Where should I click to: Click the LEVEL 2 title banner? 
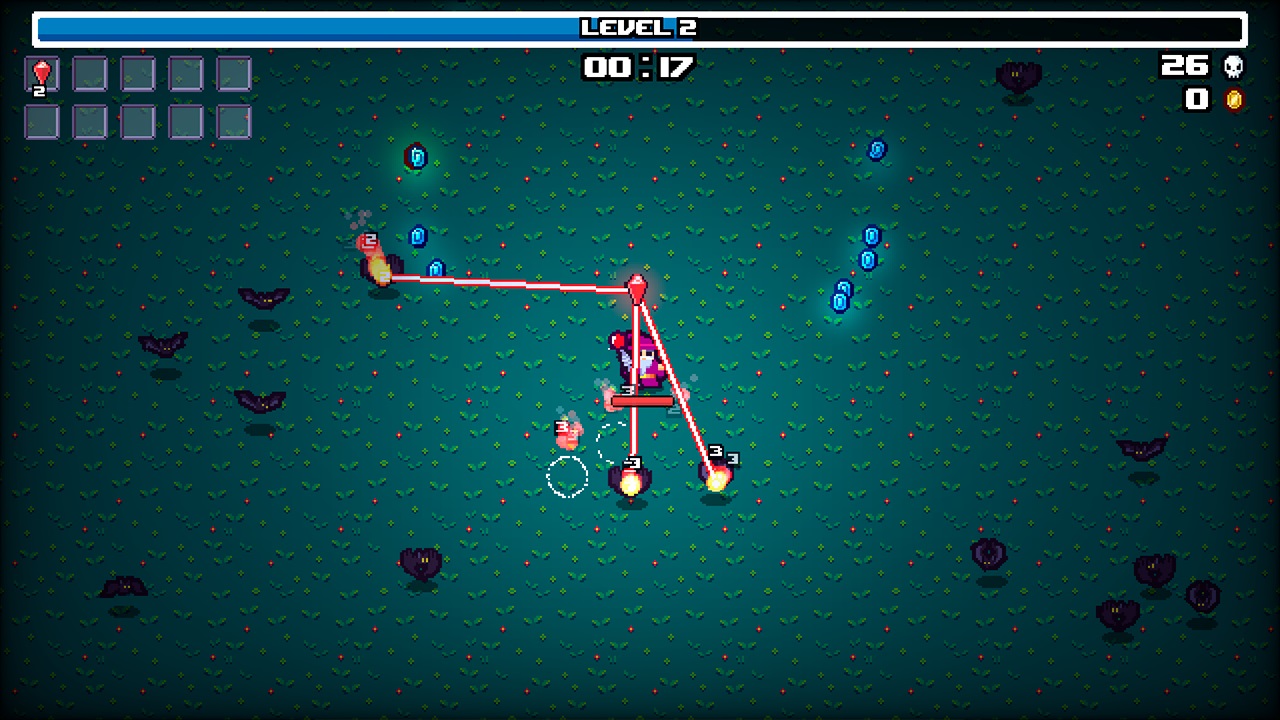tap(640, 28)
